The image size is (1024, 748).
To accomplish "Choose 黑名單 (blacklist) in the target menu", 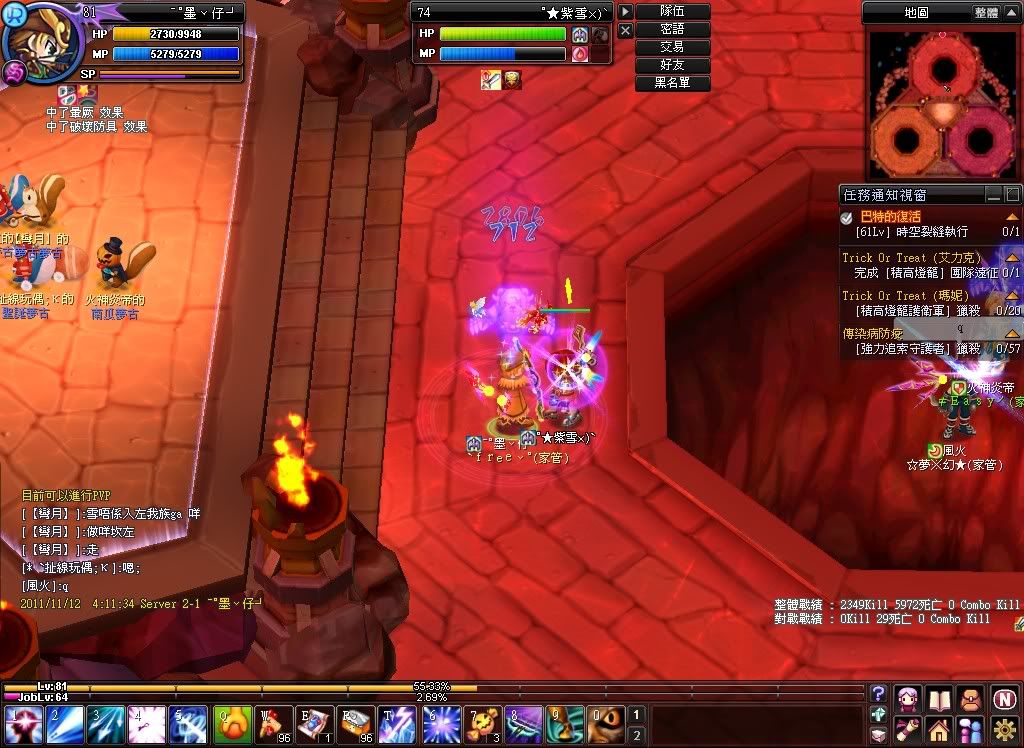I will pos(673,83).
